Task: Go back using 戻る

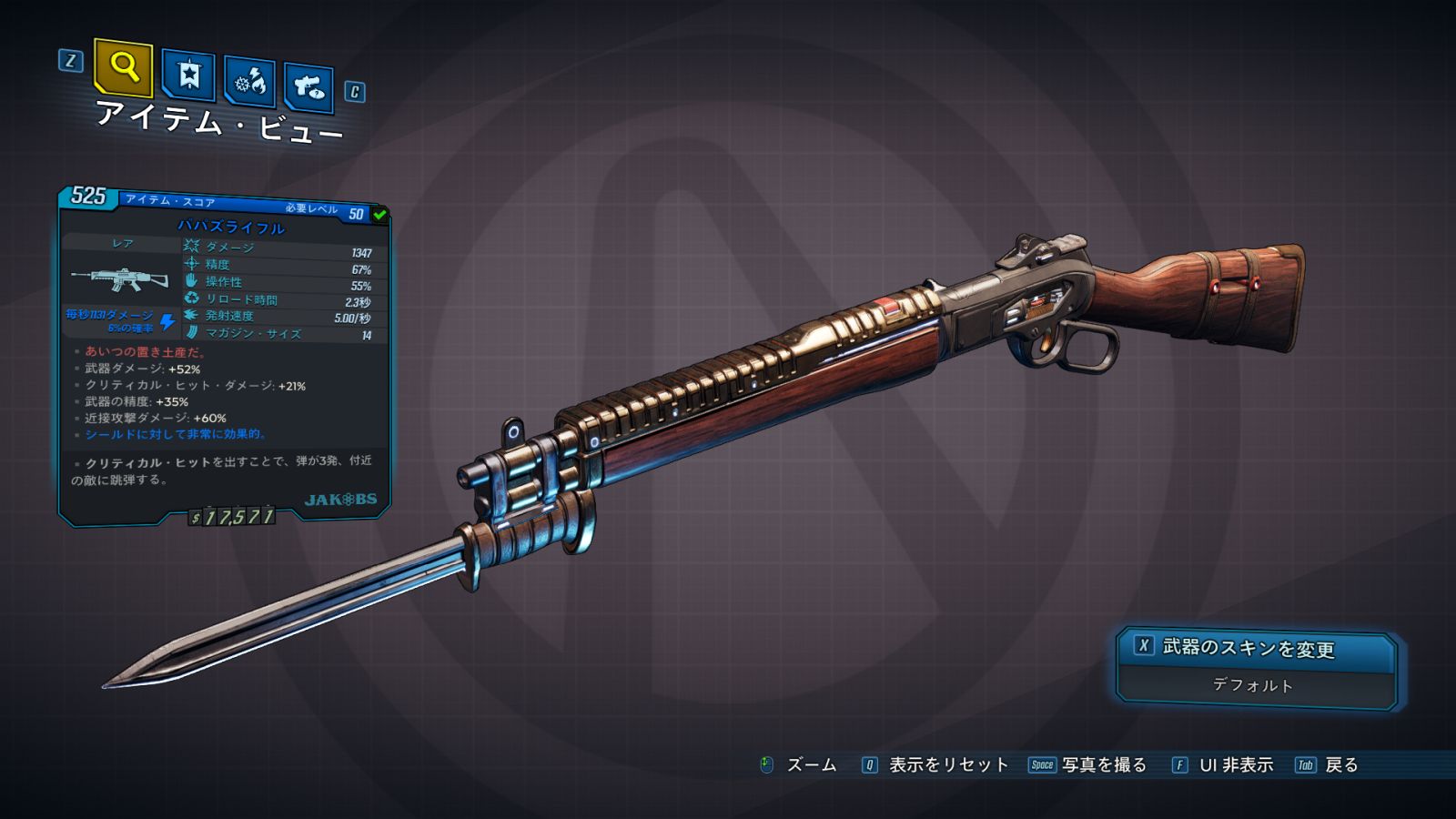Action: point(1340,765)
